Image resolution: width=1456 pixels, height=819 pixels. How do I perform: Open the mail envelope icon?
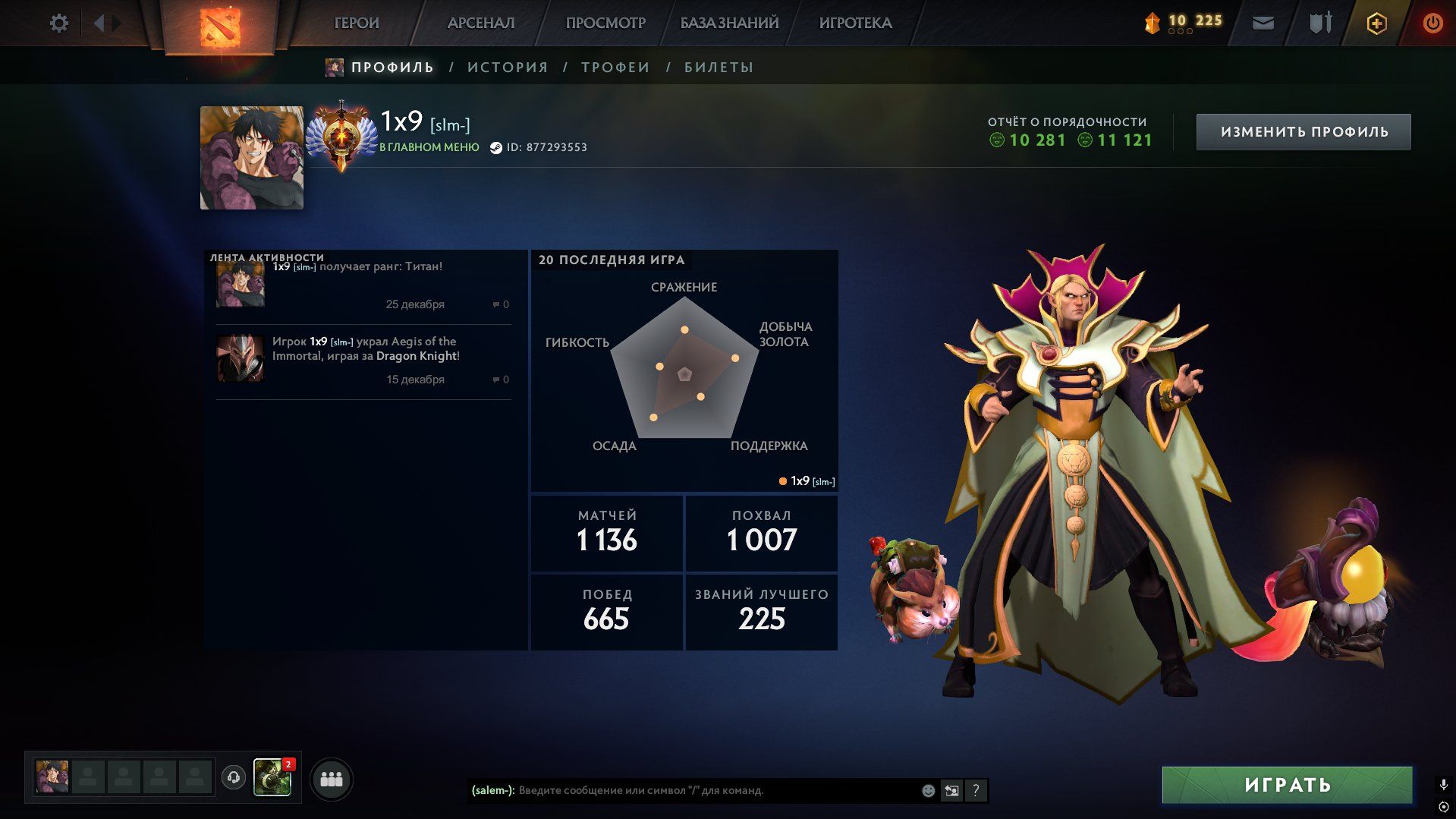click(1263, 24)
